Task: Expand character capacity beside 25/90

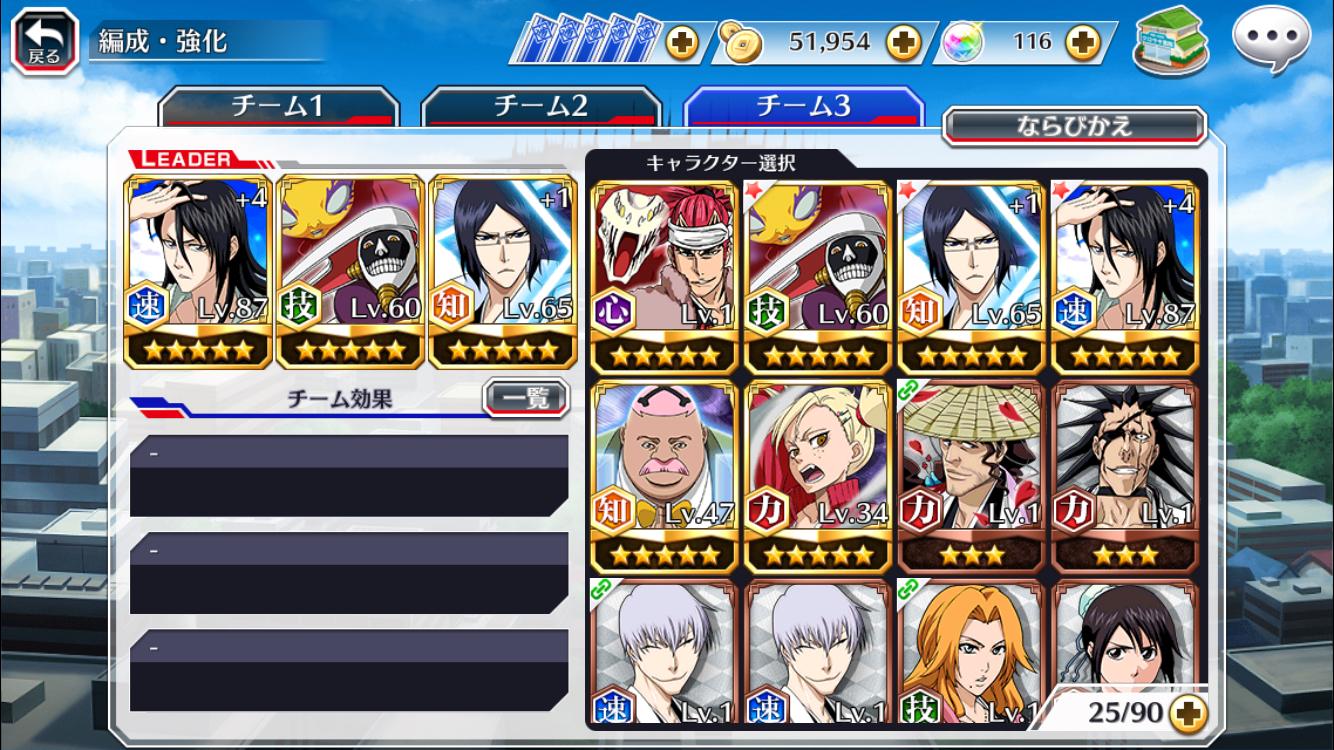Action: pyautogui.click(x=1188, y=712)
